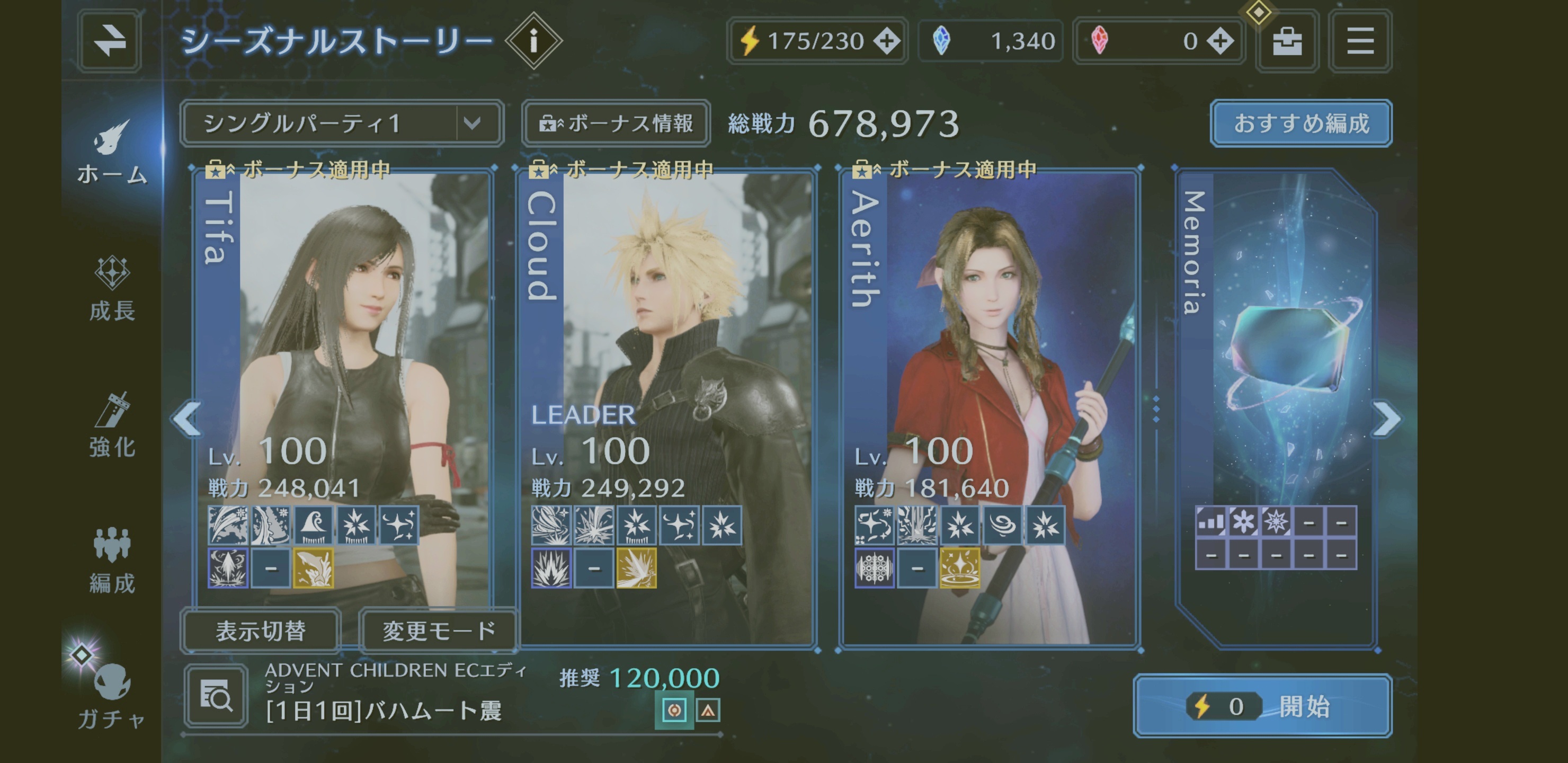Open the hamburger main menu
This screenshot has height=763, width=1568.
(x=1360, y=41)
